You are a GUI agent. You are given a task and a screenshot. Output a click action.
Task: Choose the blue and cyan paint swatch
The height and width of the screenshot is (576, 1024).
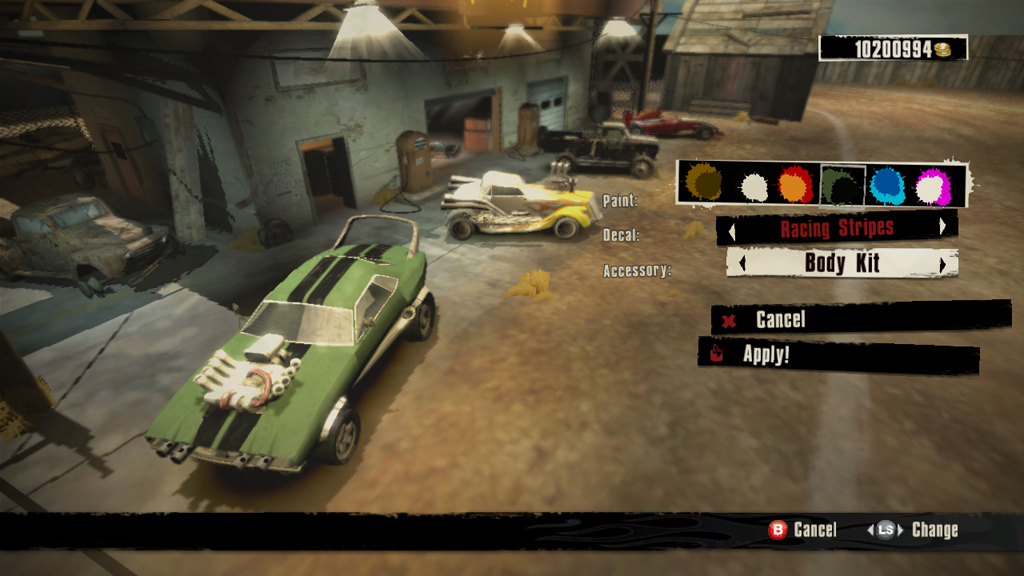tap(887, 185)
